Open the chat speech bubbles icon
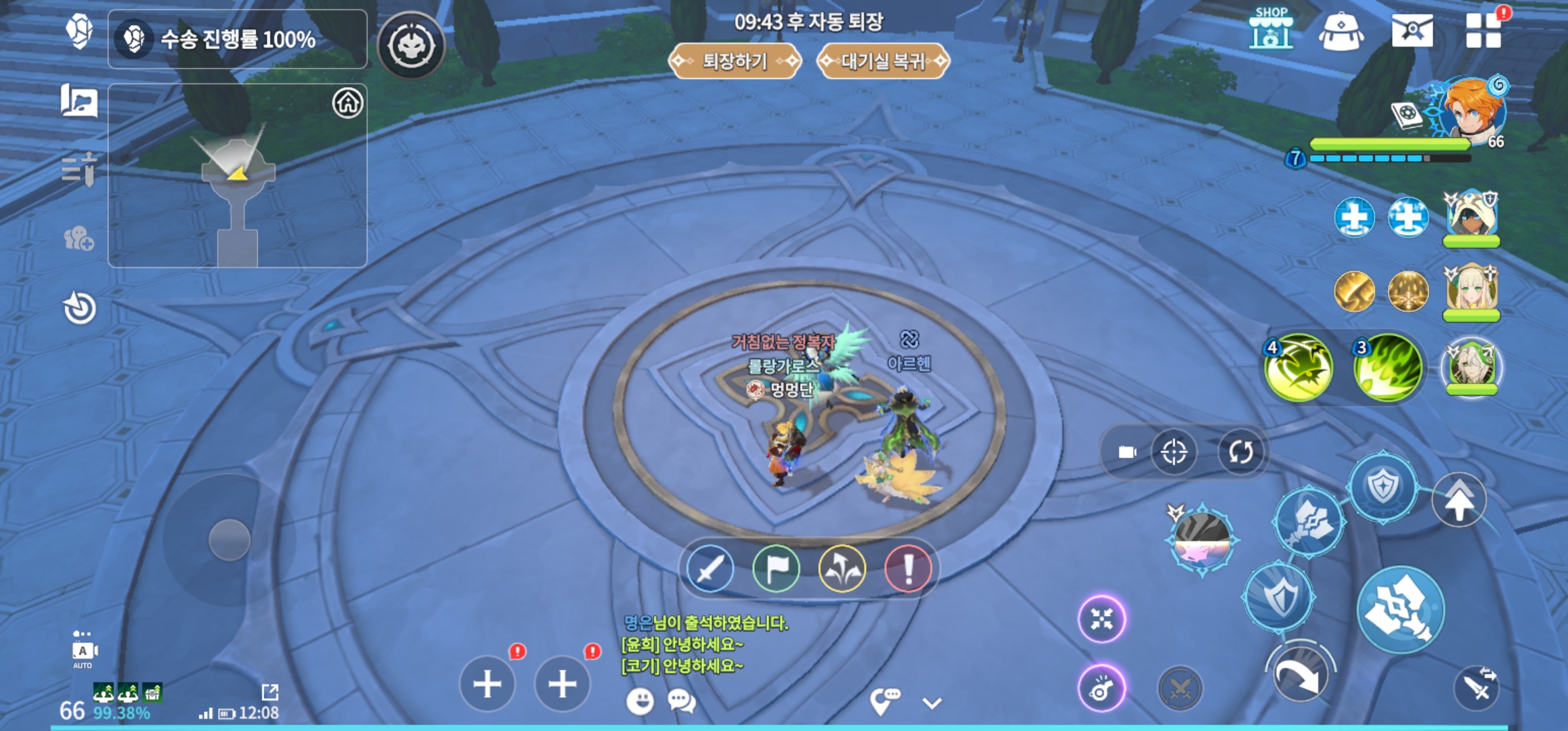 pyautogui.click(x=681, y=701)
